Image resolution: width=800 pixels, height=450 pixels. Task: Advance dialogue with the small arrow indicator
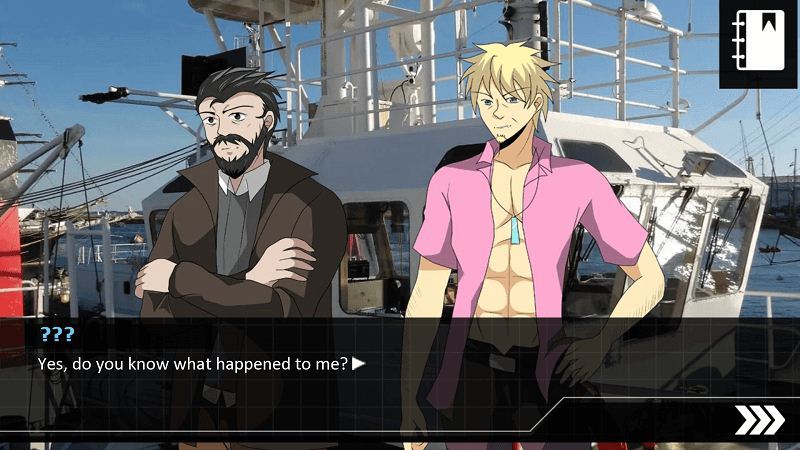click(x=359, y=364)
